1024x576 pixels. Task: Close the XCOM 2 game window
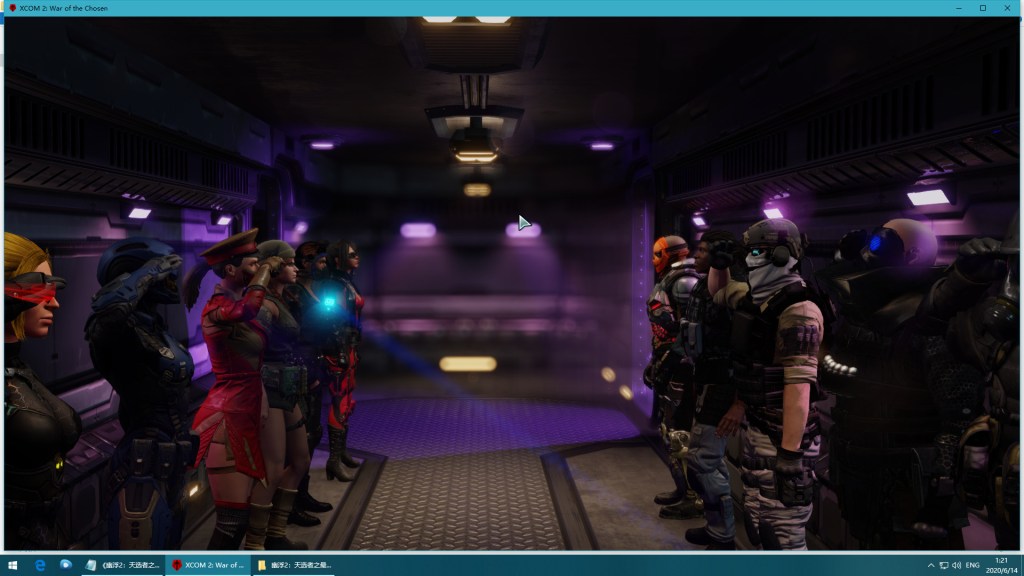tap(1007, 8)
